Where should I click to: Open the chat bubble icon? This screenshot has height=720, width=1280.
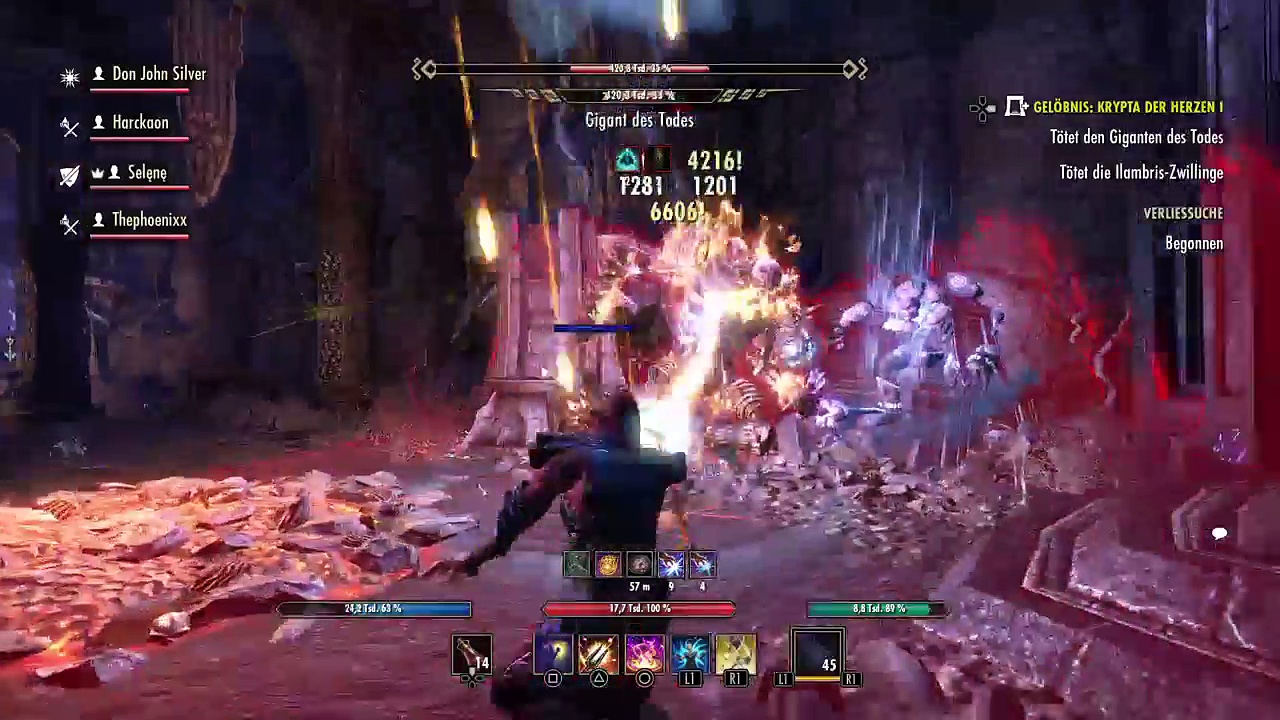(1219, 534)
